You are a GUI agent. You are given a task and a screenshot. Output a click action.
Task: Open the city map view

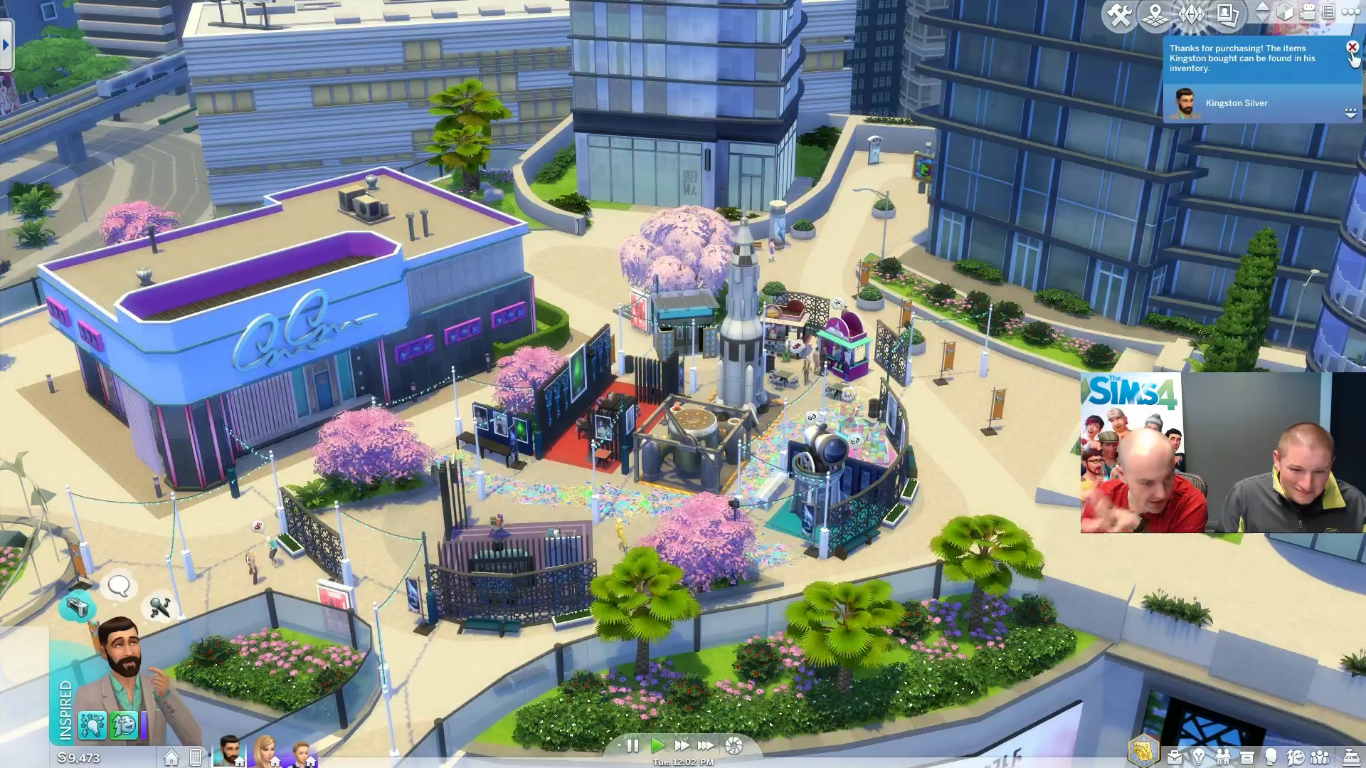1155,16
